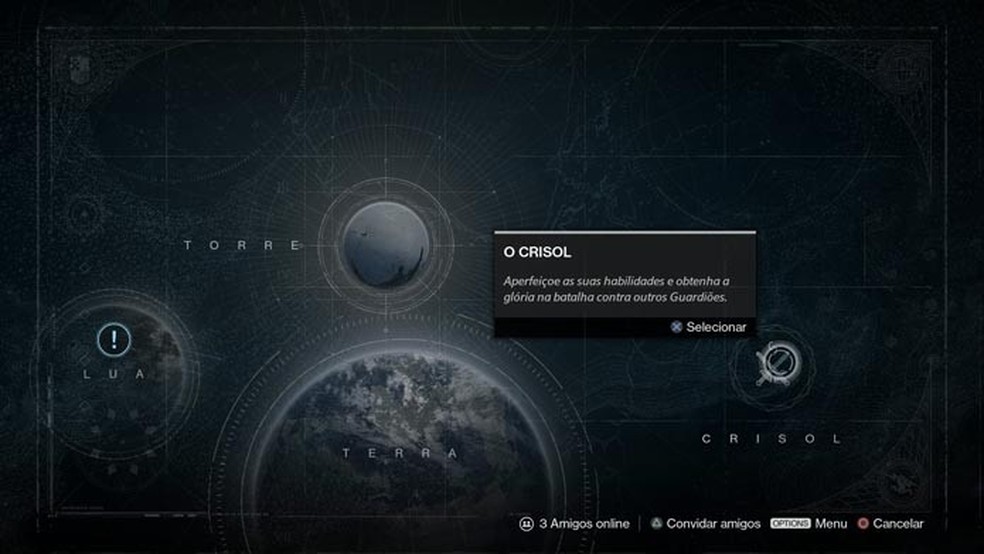This screenshot has height=554, width=984.
Task: Choose the Lua destination with exclamation marker
Action: 114,340
